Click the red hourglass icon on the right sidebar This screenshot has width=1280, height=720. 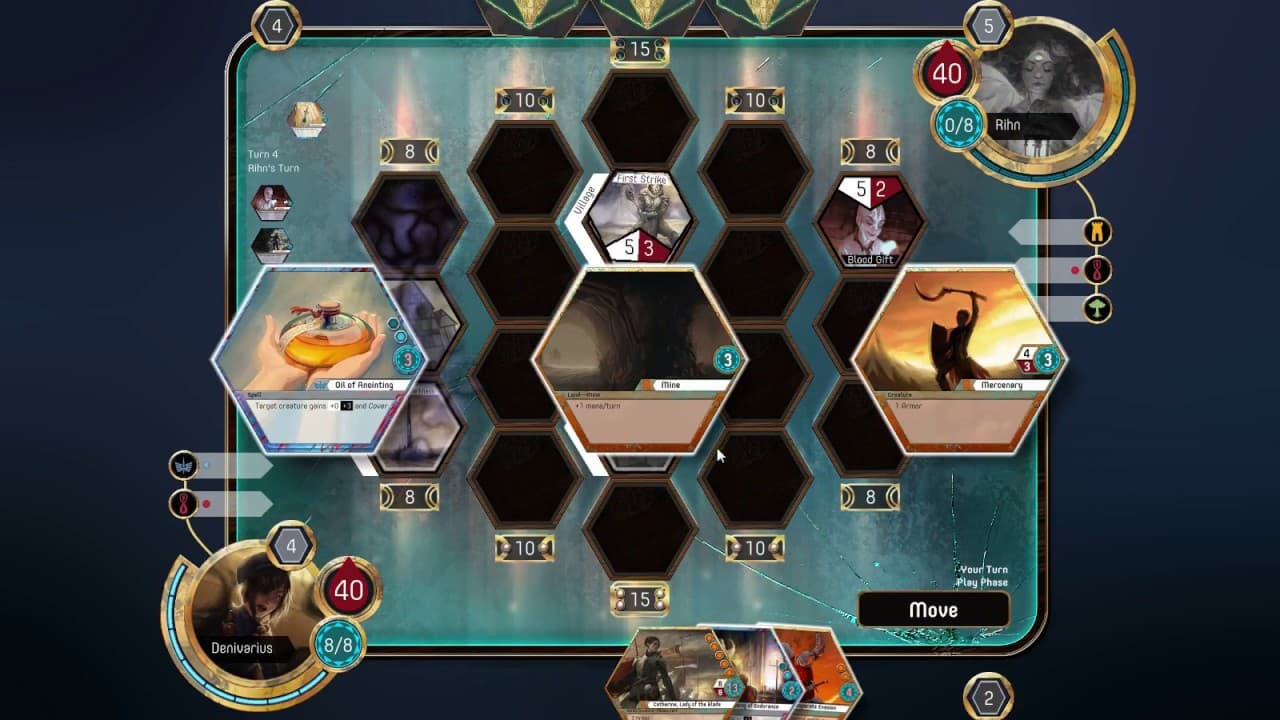click(x=1096, y=267)
